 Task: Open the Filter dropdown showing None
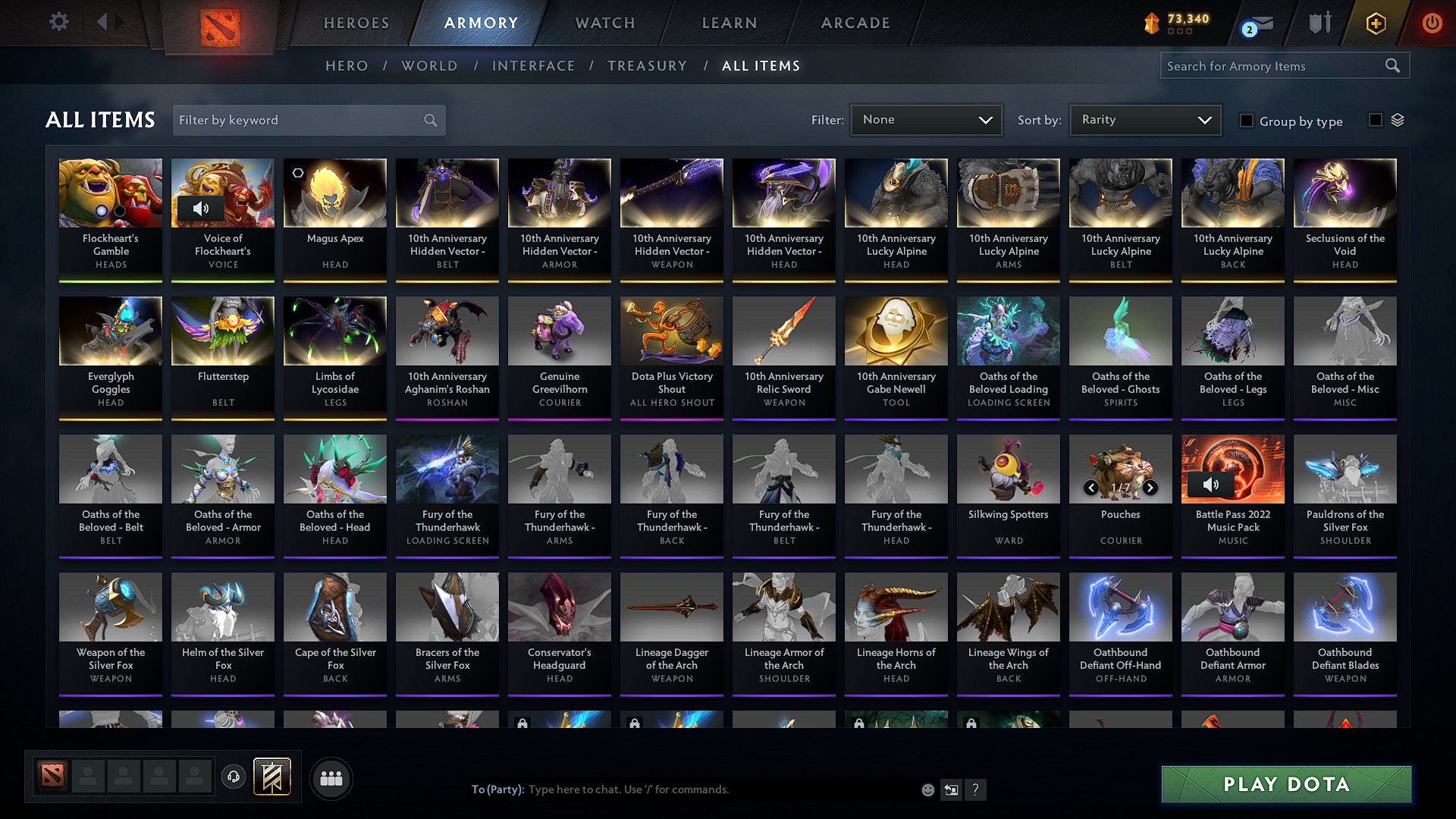click(x=926, y=119)
